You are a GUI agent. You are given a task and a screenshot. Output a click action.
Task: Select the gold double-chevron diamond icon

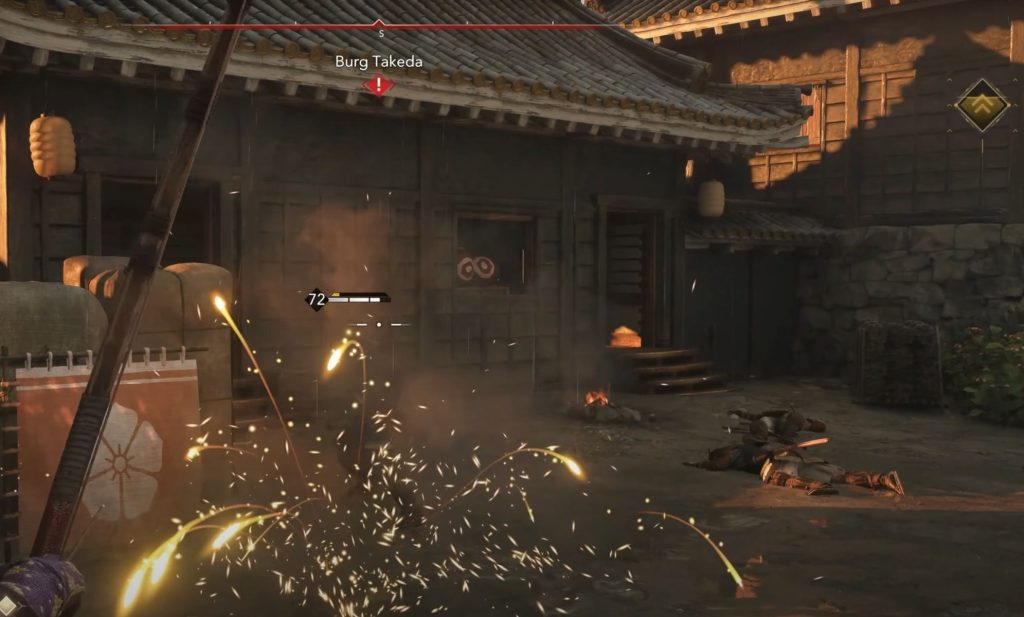(x=982, y=105)
